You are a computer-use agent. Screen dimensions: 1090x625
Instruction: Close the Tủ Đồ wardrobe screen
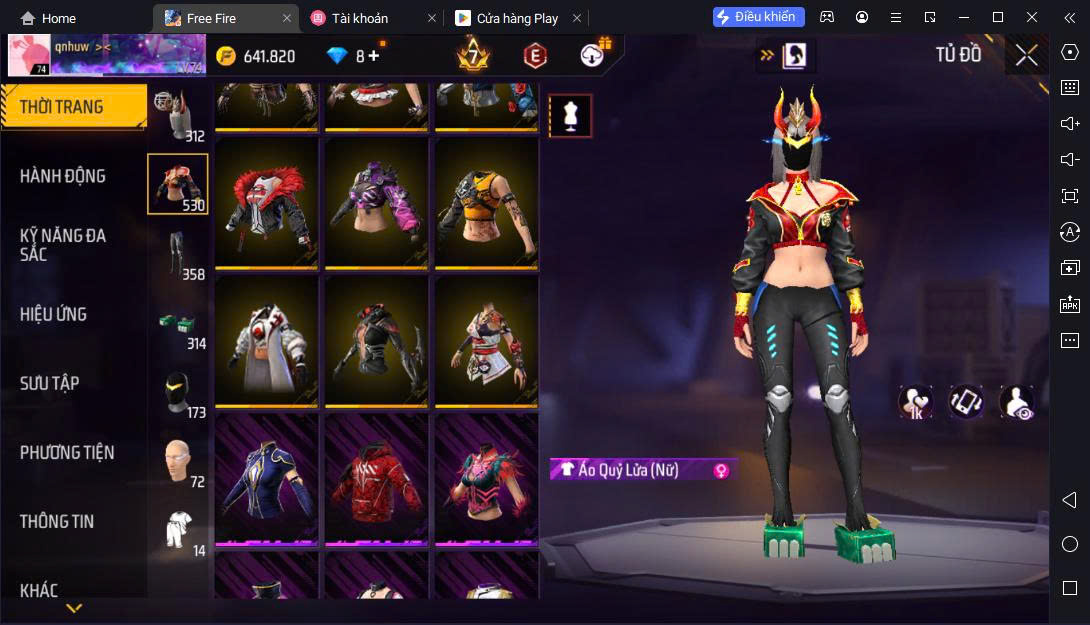tap(1026, 55)
